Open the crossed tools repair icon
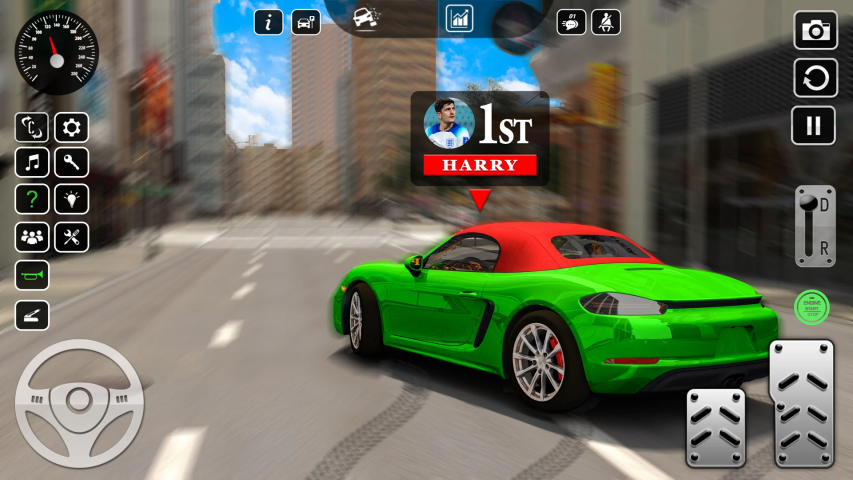 coord(71,237)
